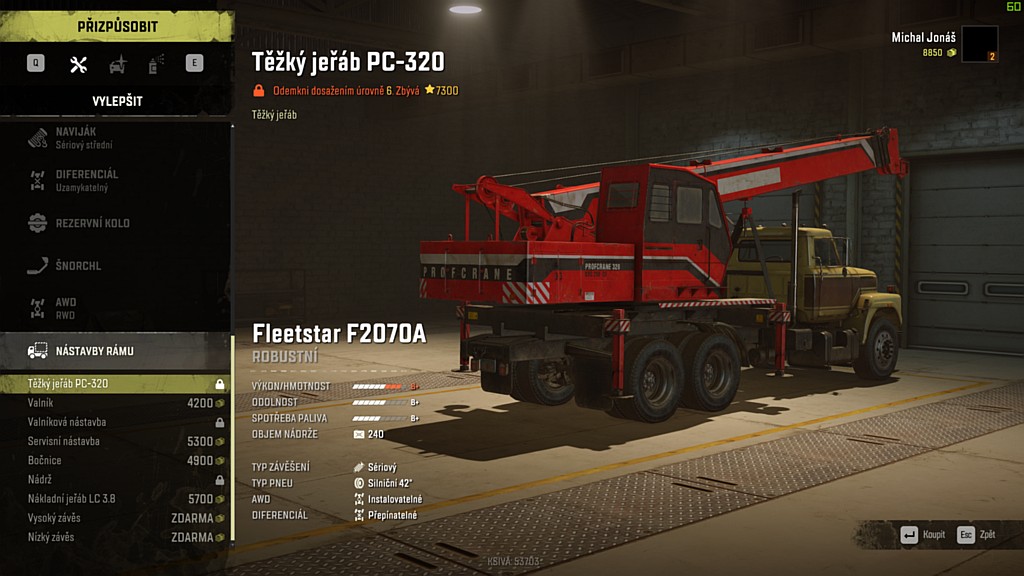Screen dimensions: 1024x576
Task: Choose the free Vysoký závěs hitch
Action: (x=115, y=518)
